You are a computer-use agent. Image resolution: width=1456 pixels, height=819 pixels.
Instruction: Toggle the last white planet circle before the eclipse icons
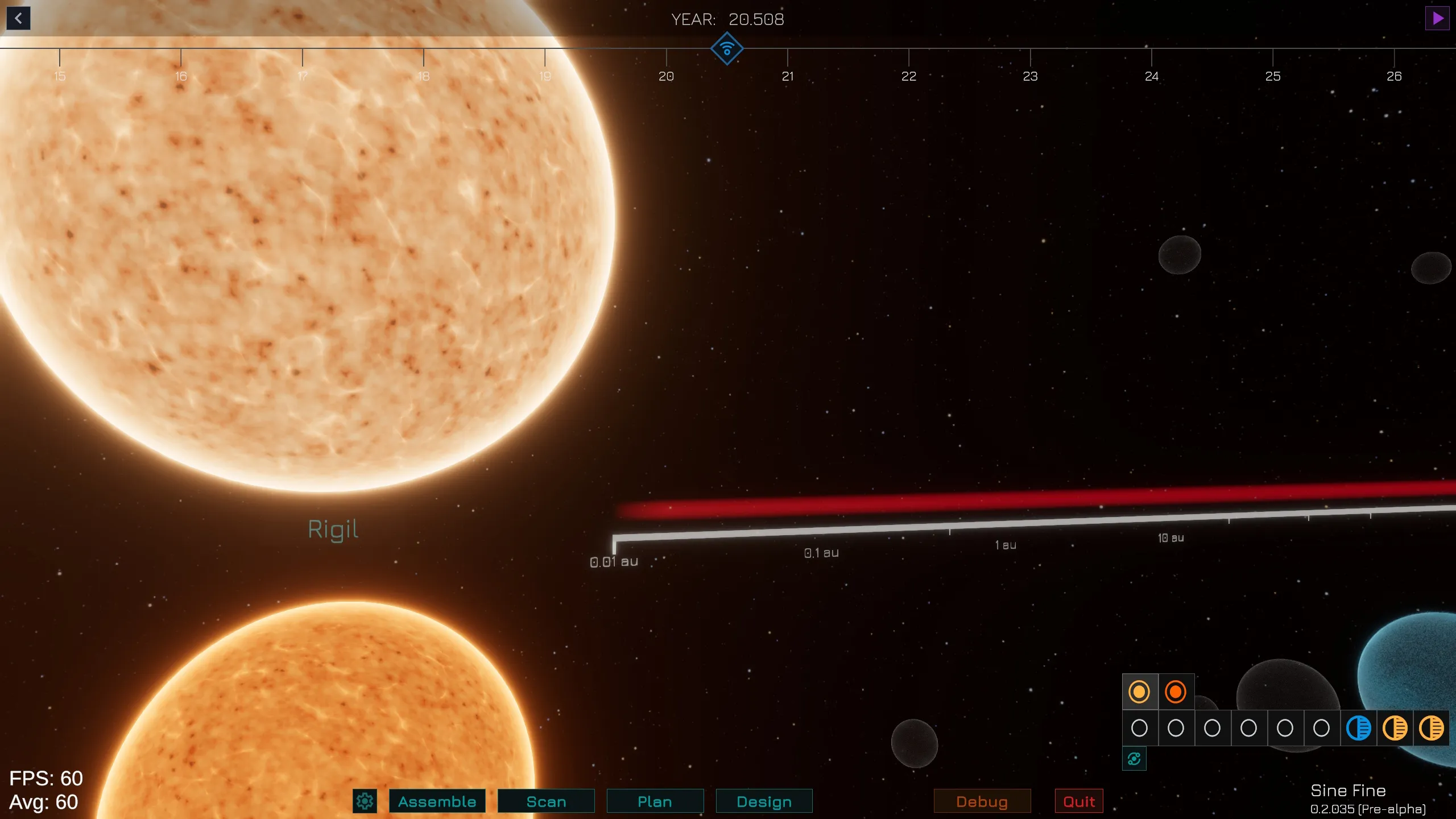pyautogui.click(x=1321, y=728)
